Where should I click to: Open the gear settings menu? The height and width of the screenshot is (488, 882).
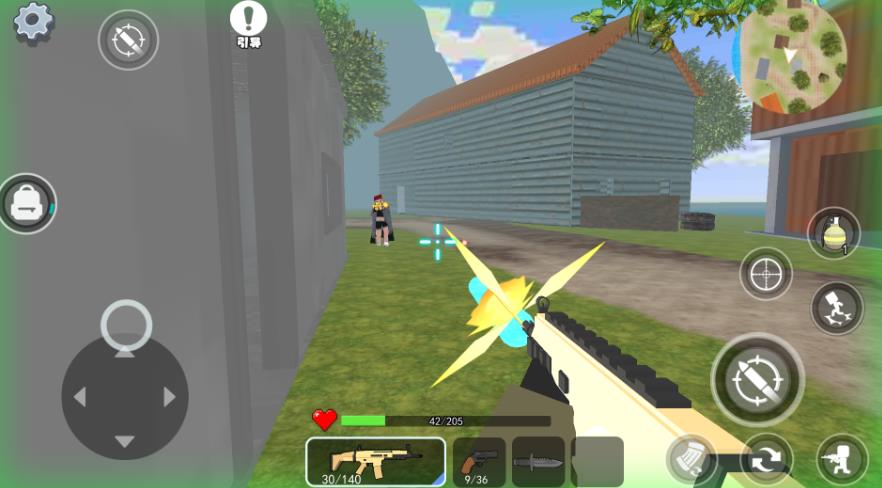point(33,22)
